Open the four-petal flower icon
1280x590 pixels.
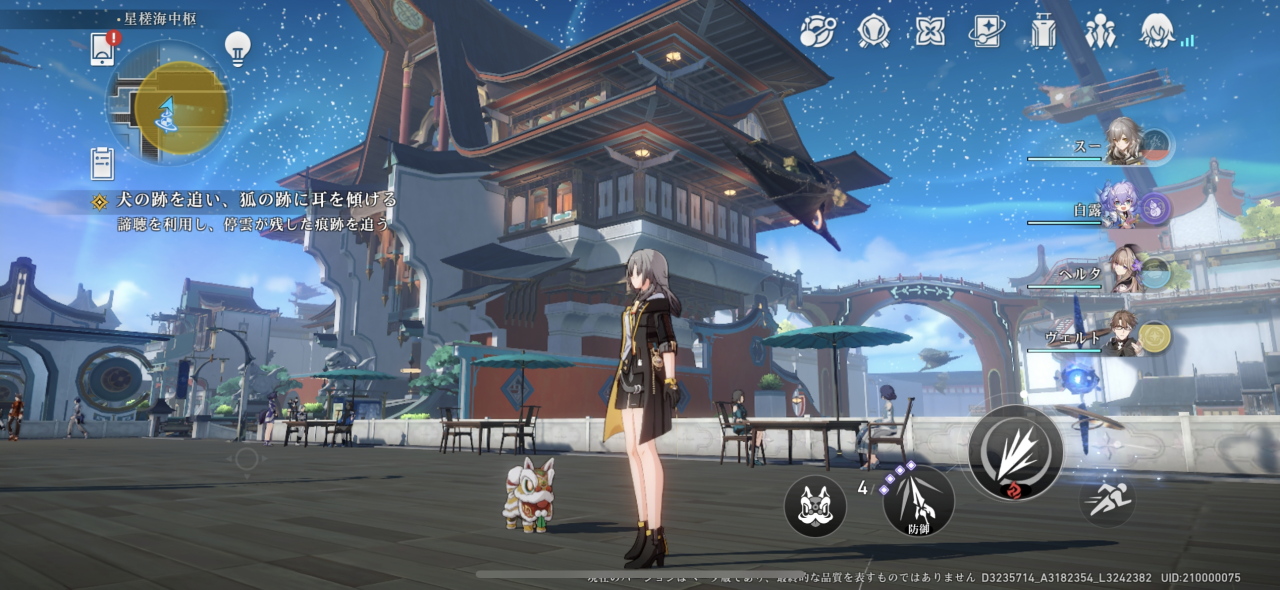[x=930, y=31]
